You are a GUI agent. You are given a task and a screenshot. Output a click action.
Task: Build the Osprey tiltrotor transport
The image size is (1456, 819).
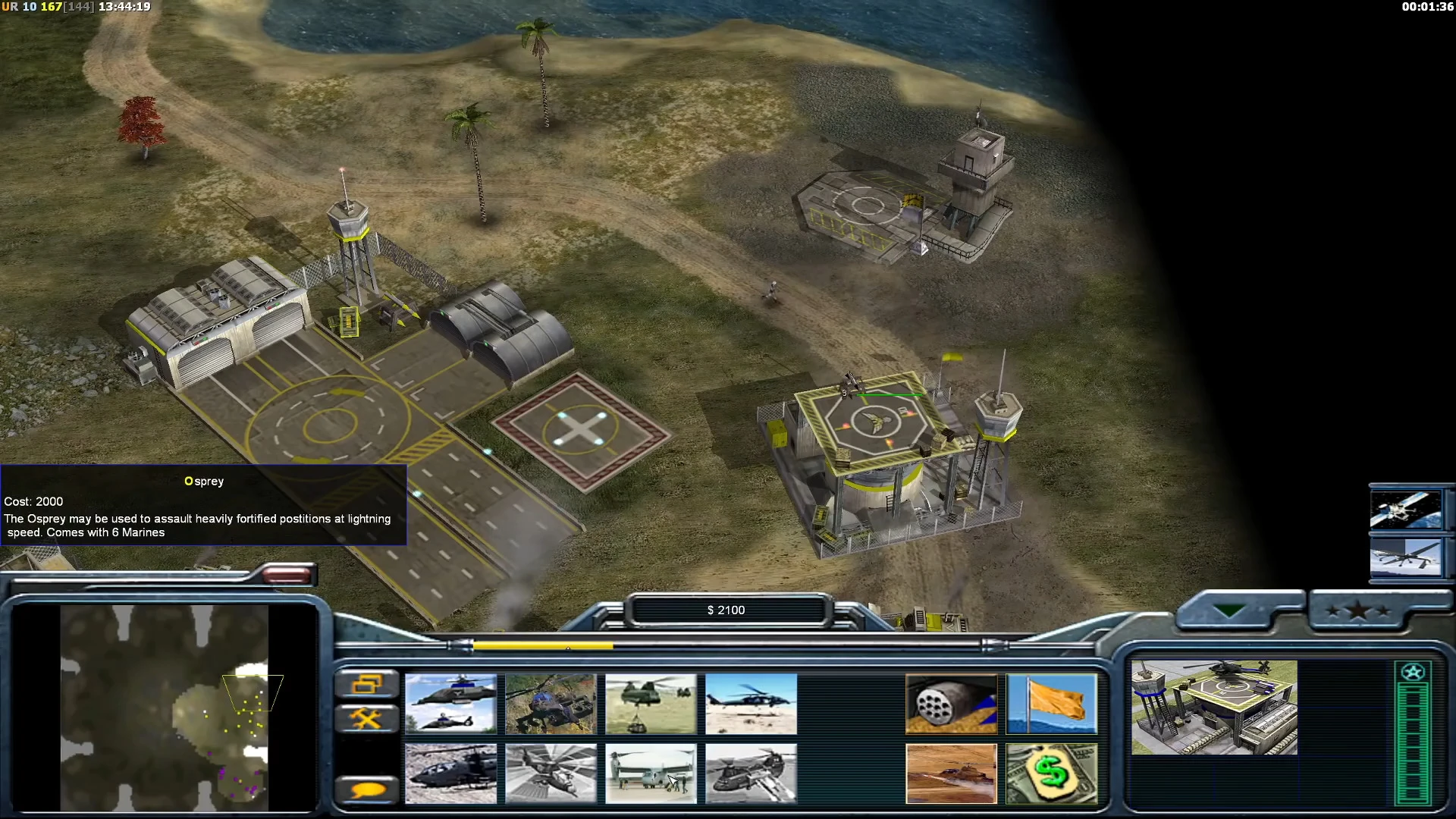click(x=651, y=773)
